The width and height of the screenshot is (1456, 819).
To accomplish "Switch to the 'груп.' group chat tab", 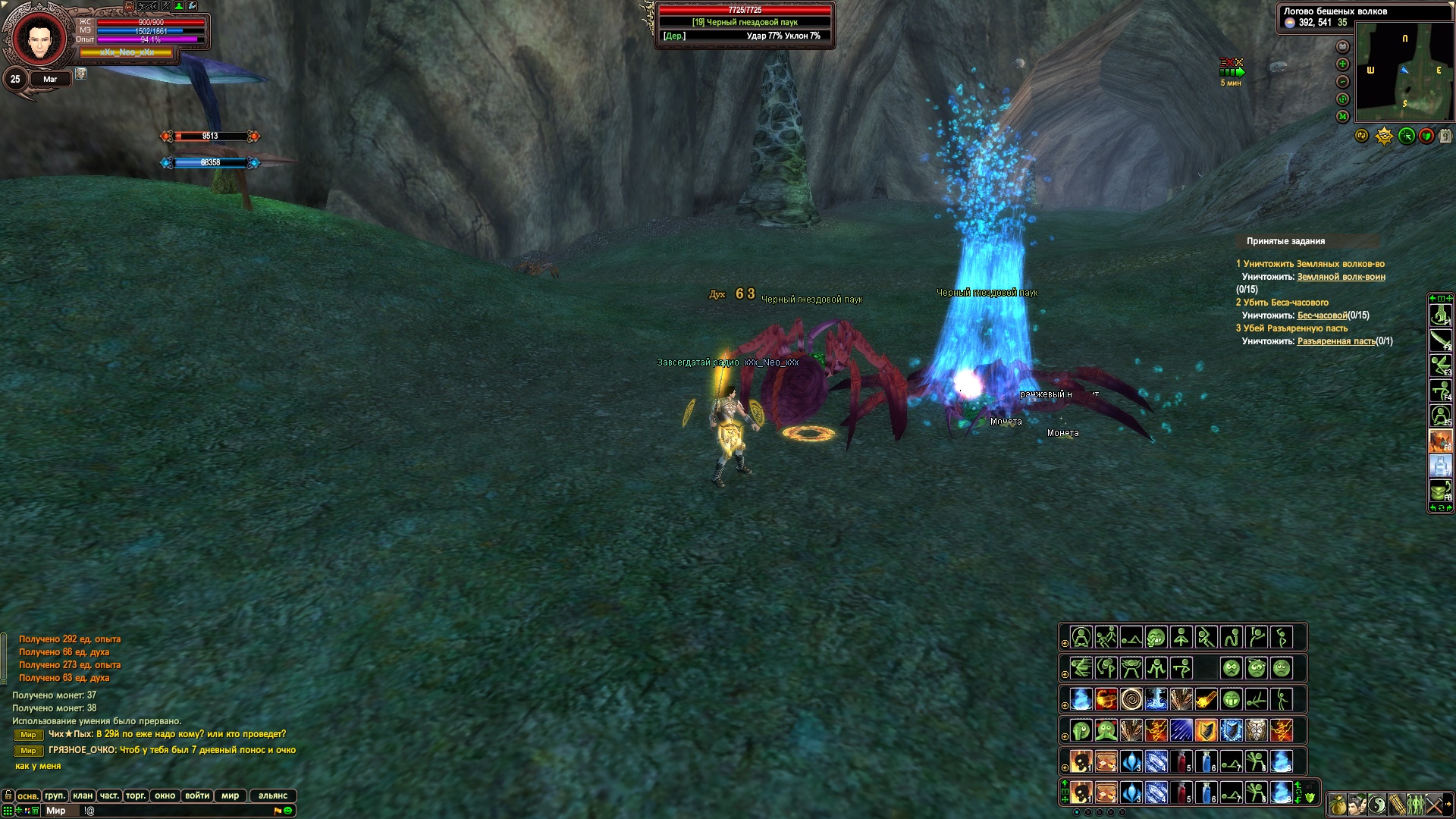I will click(55, 795).
